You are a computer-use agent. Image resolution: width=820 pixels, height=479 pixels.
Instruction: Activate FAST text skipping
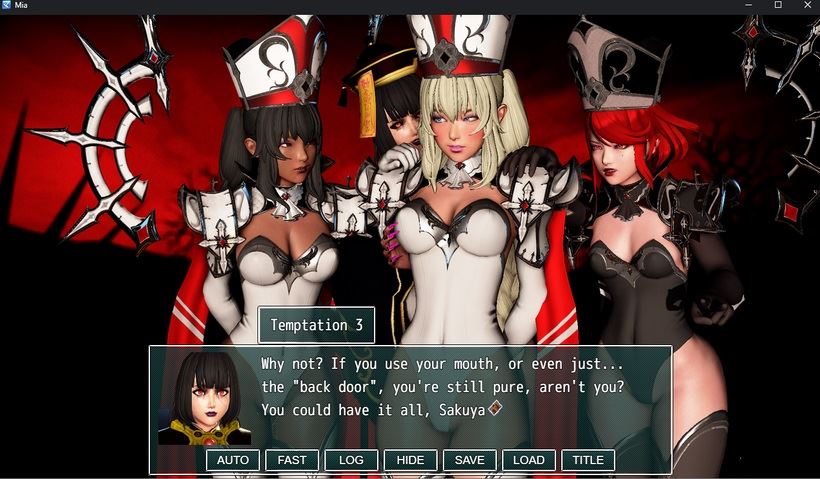(292, 460)
